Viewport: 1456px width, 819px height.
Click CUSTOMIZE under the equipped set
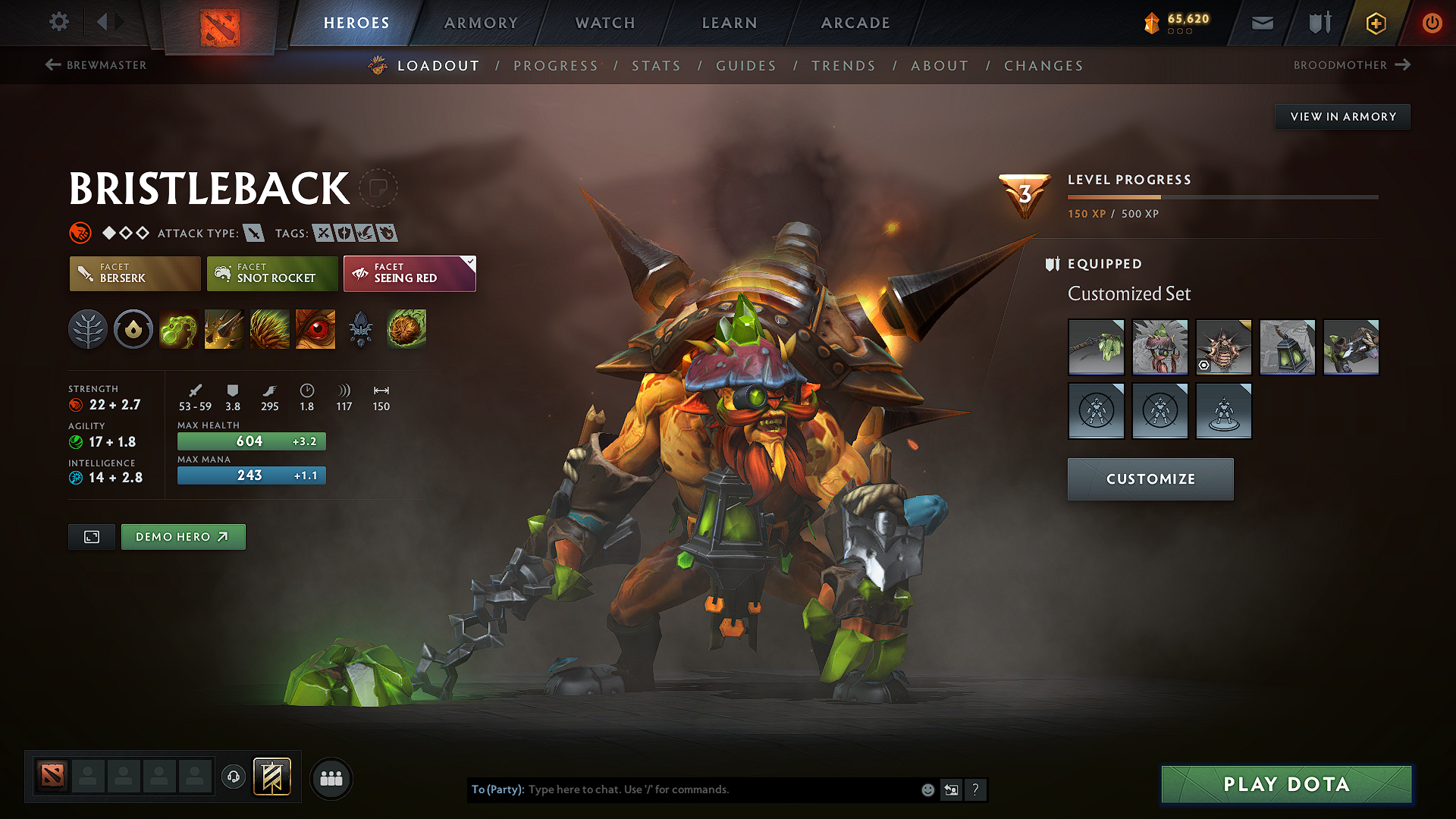click(x=1150, y=479)
